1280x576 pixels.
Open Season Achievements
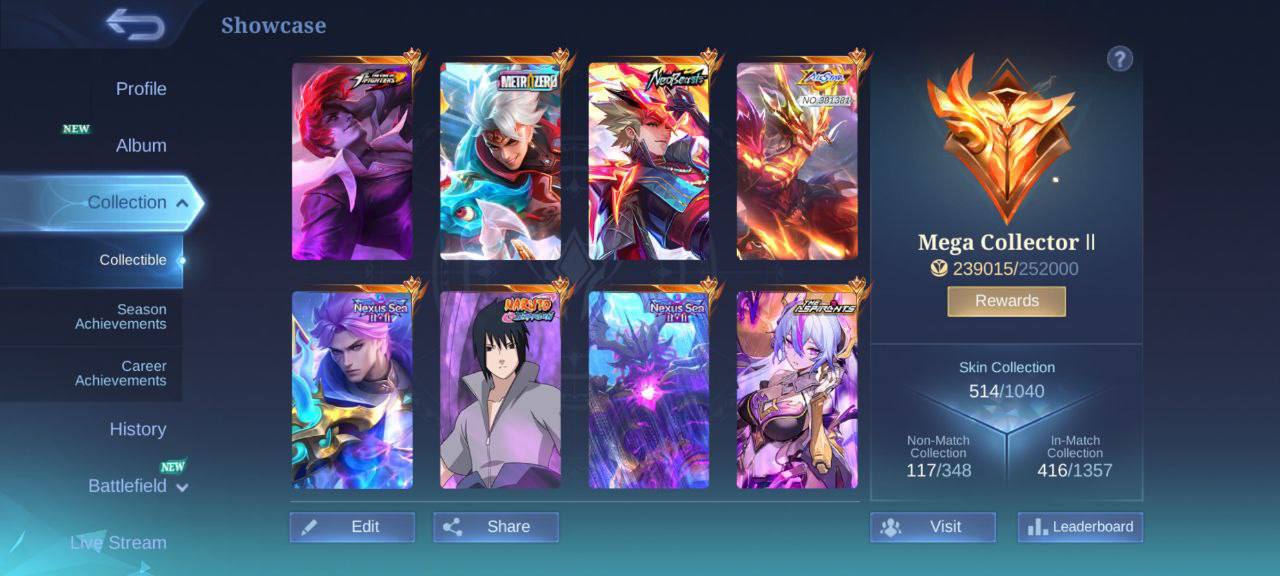pyautogui.click(x=121, y=317)
